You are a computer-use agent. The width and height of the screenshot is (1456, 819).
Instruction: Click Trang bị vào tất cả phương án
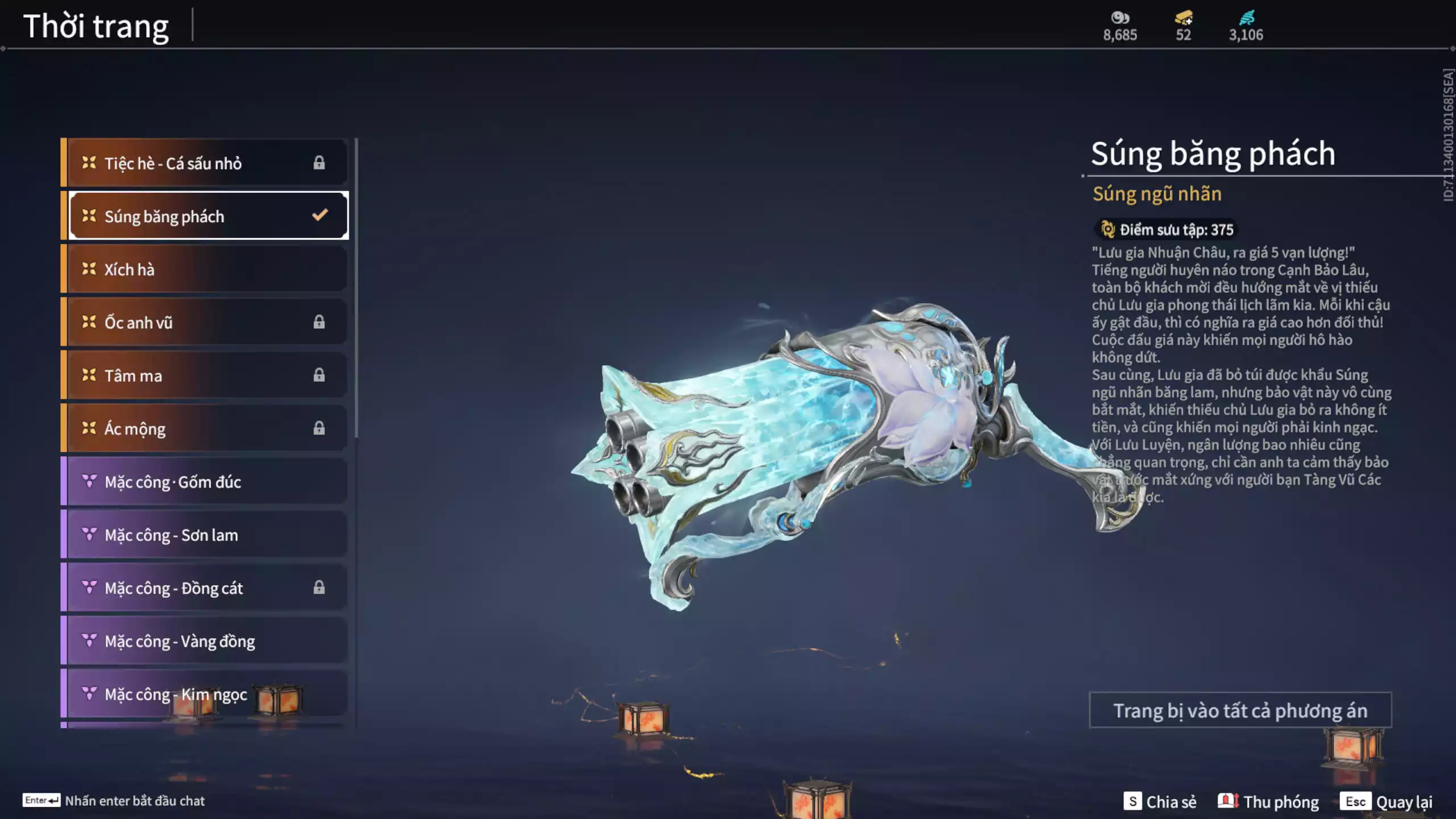coord(1240,710)
